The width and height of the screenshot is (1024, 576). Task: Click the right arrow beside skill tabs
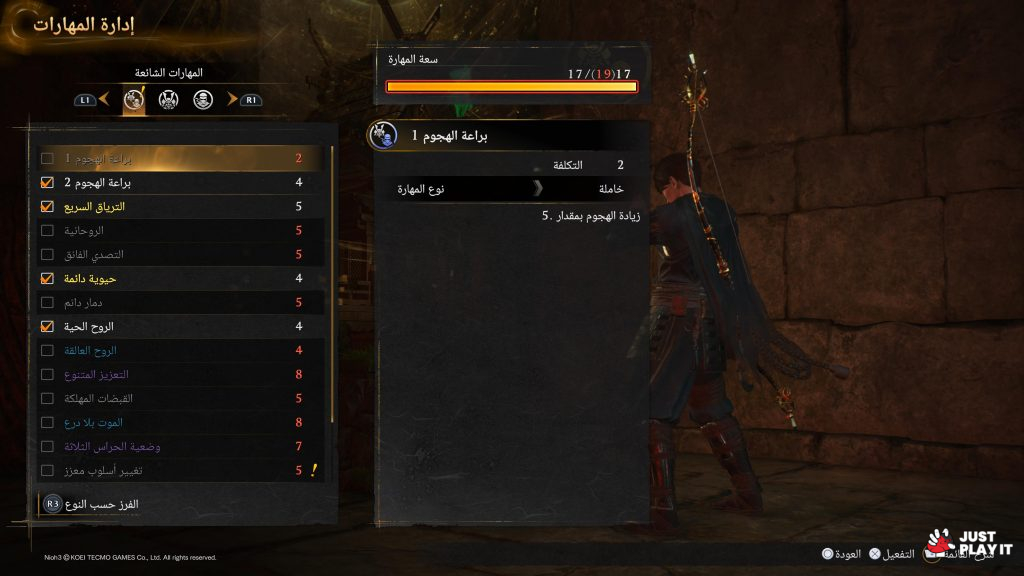coord(232,99)
